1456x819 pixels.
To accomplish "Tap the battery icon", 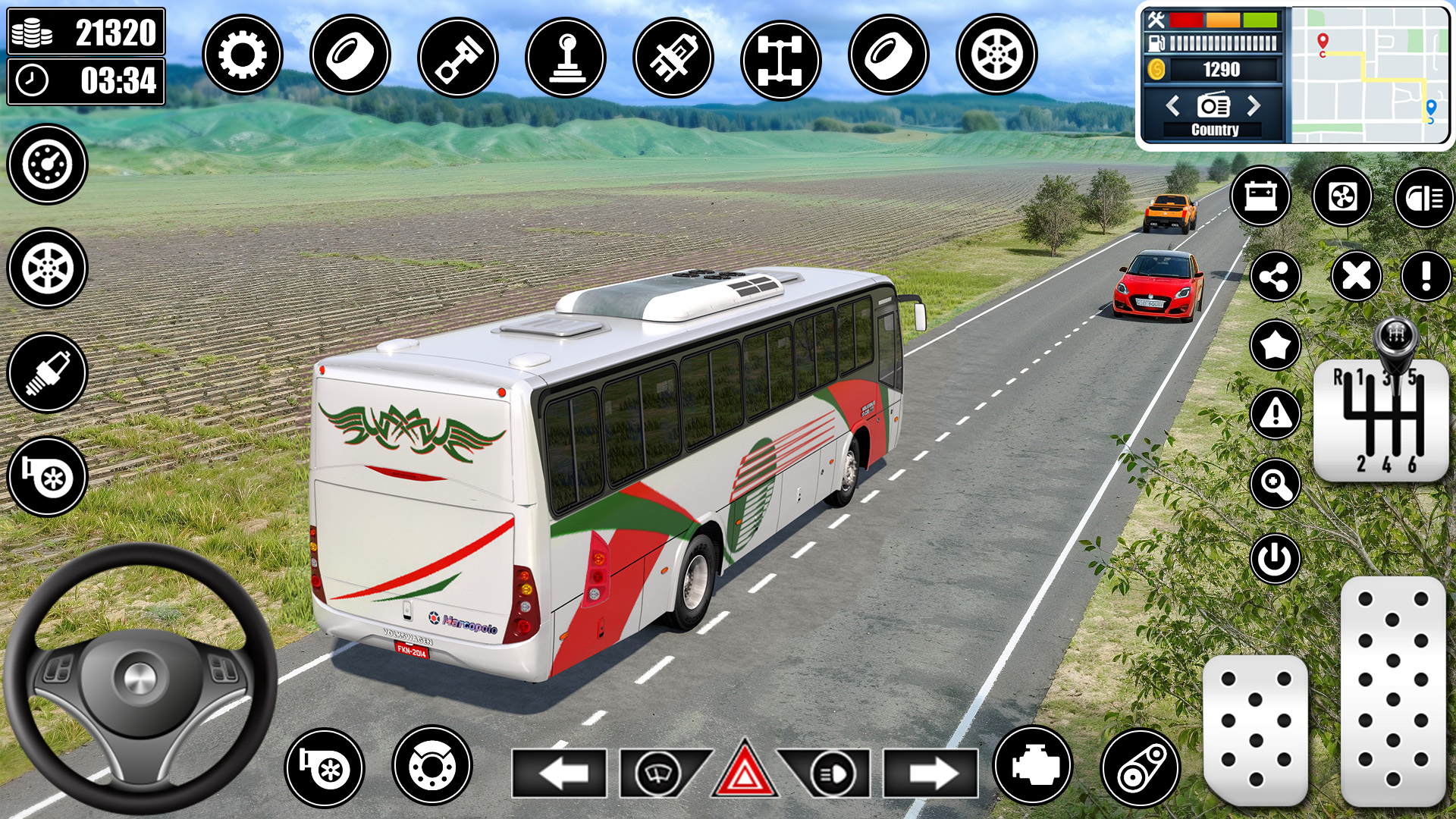I will point(1260,196).
